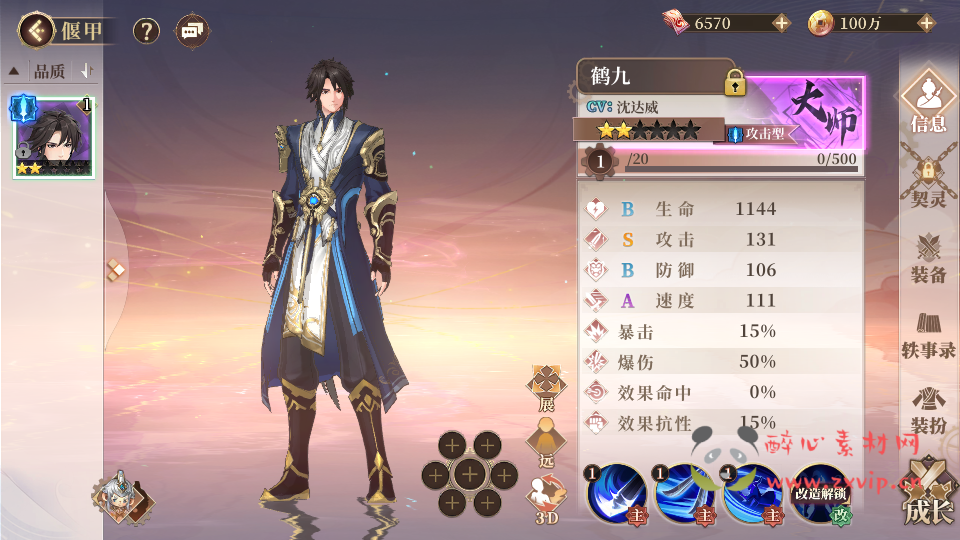The image size is (960, 540).
Task: Expand the collapsed side panel arrow handle
Action: coord(116,268)
